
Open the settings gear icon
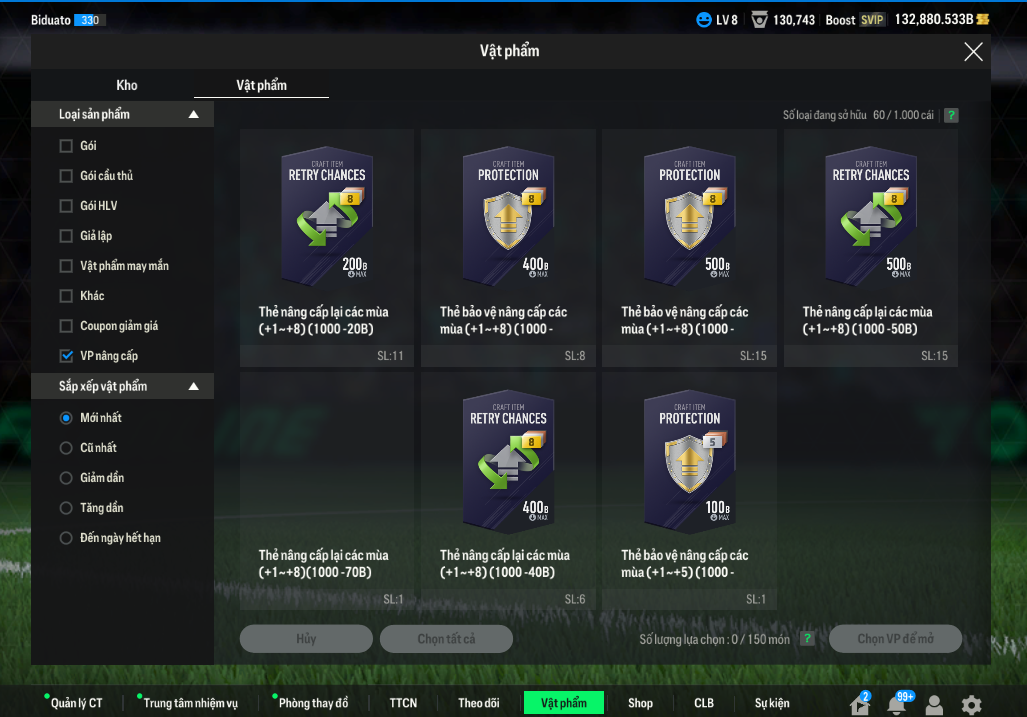tap(970, 704)
